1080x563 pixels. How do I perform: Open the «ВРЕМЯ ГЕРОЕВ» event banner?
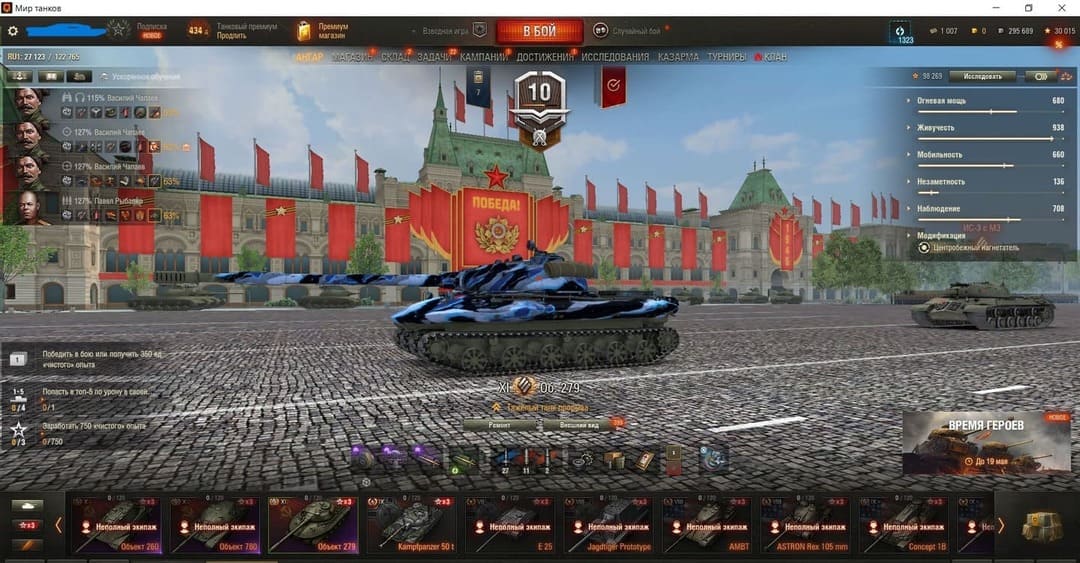[x=985, y=442]
